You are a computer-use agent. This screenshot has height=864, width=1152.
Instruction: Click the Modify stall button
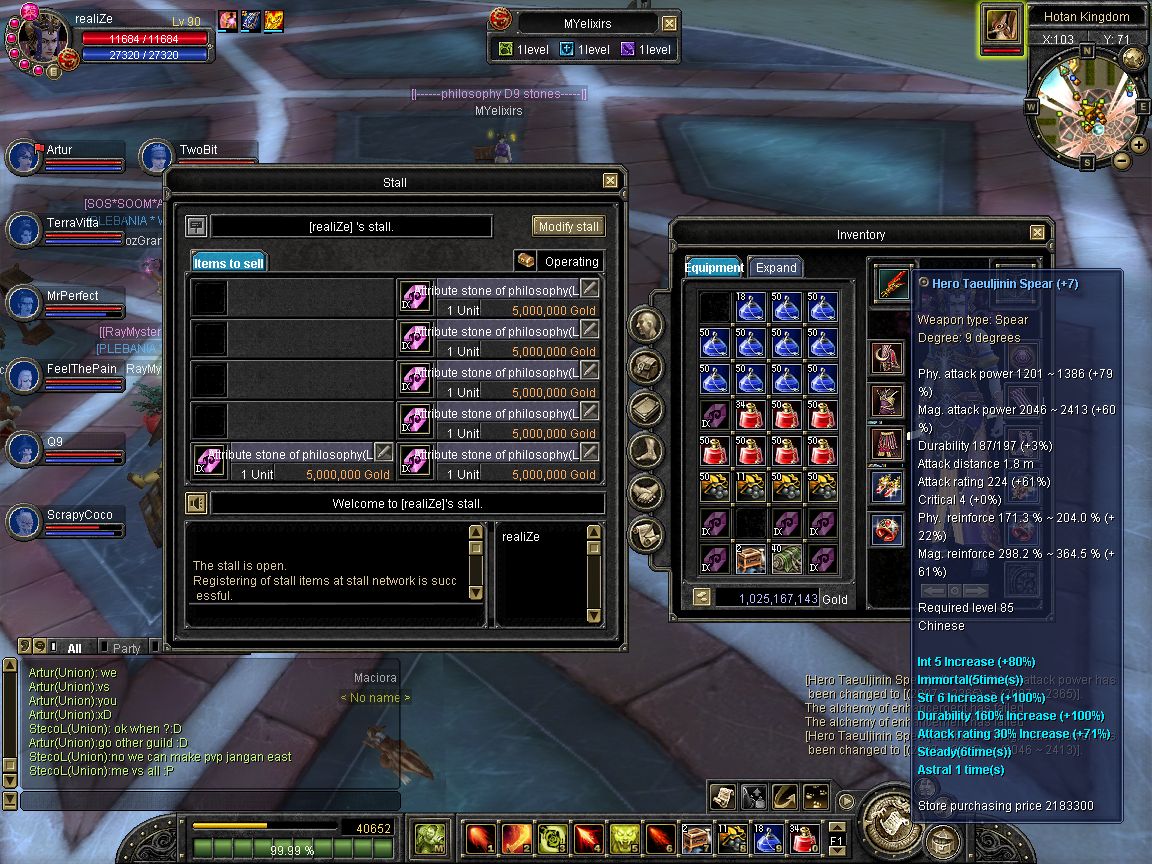568,226
